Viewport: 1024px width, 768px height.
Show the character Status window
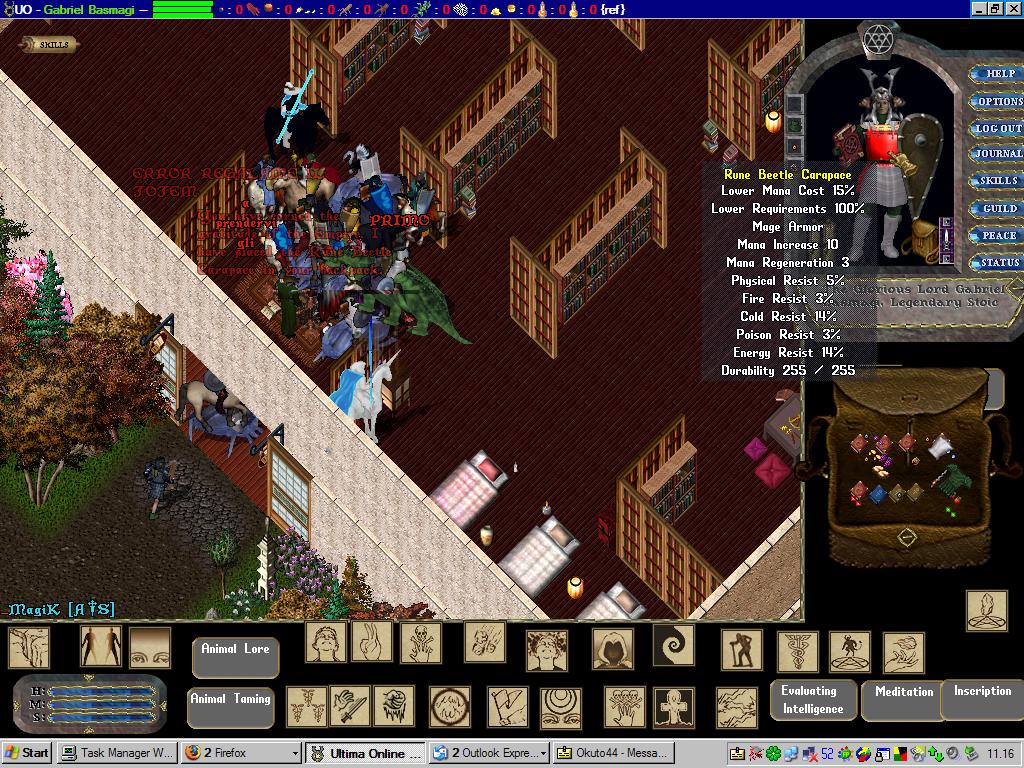(x=998, y=263)
